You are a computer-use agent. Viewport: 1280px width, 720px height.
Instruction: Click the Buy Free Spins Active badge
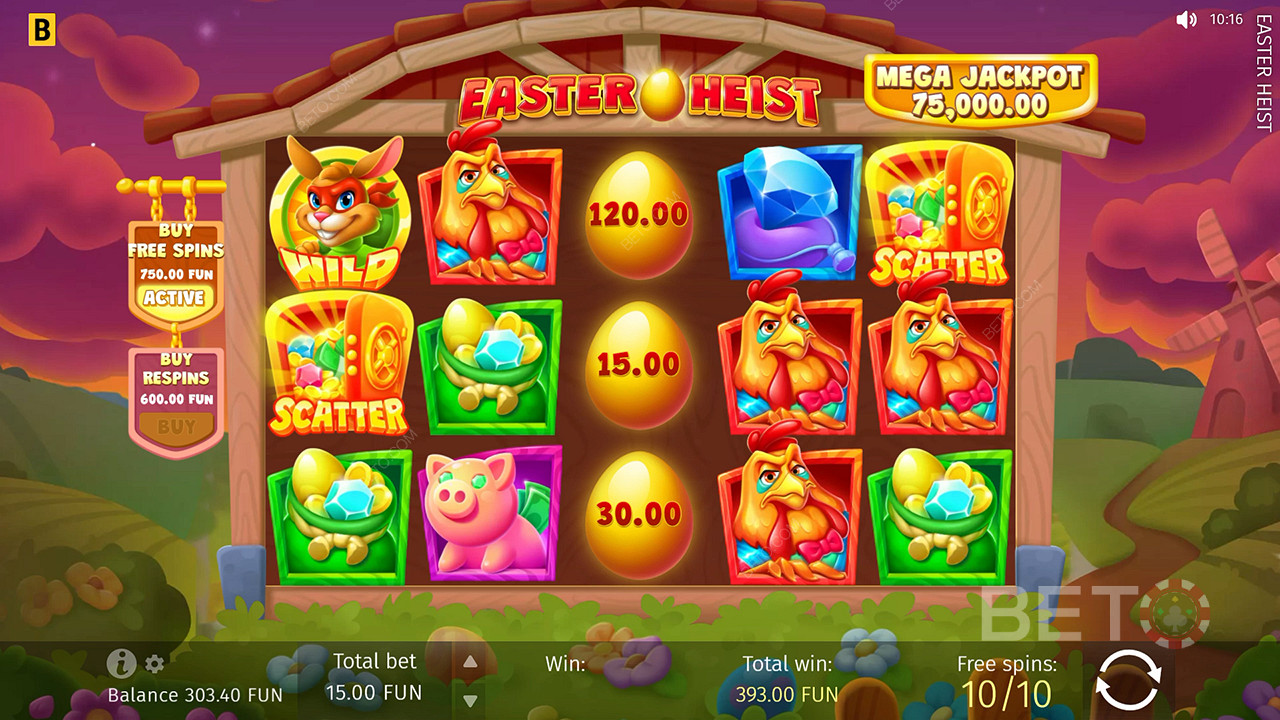click(175, 297)
